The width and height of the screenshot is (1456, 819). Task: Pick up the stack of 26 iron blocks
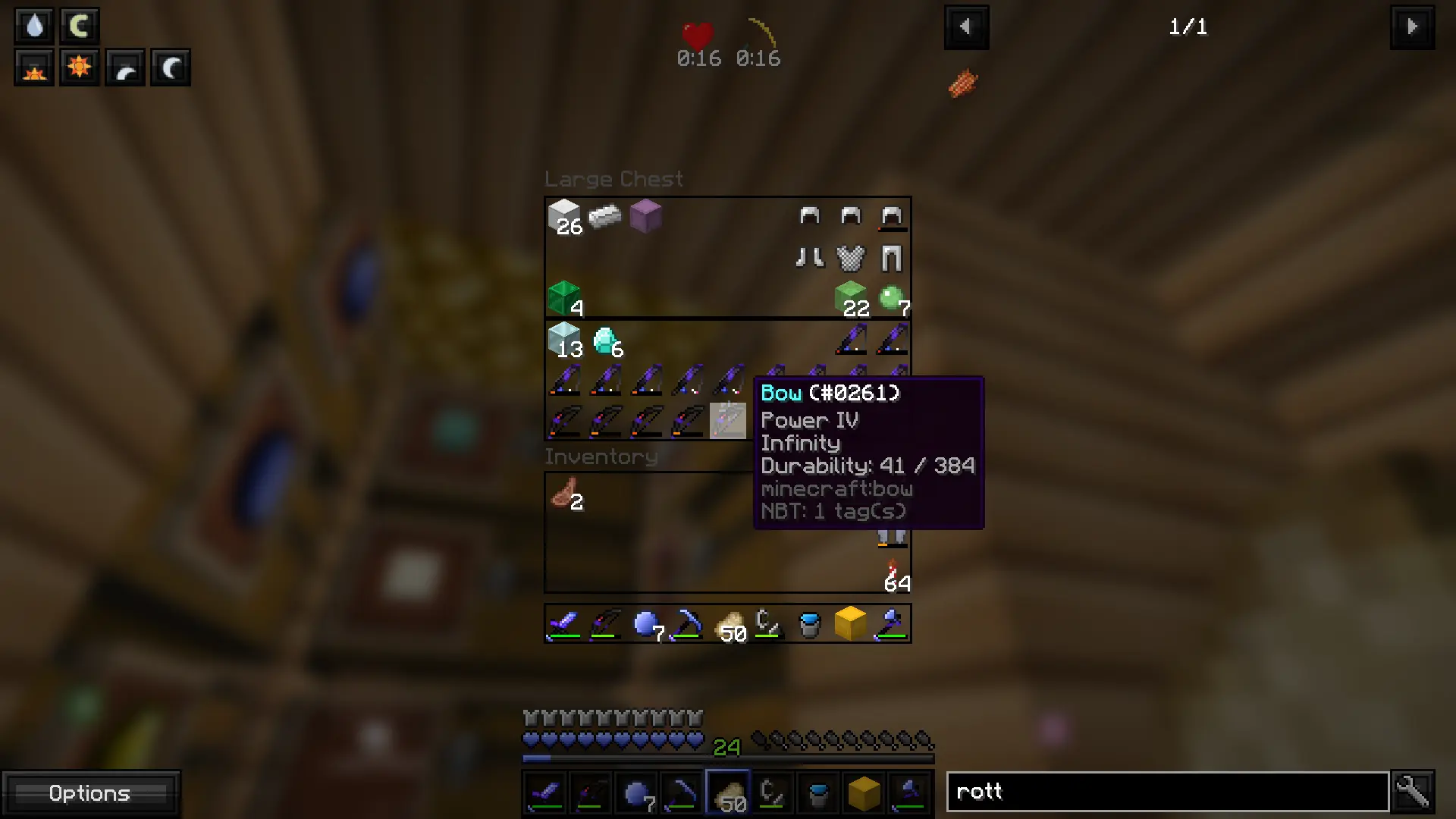coord(564,217)
